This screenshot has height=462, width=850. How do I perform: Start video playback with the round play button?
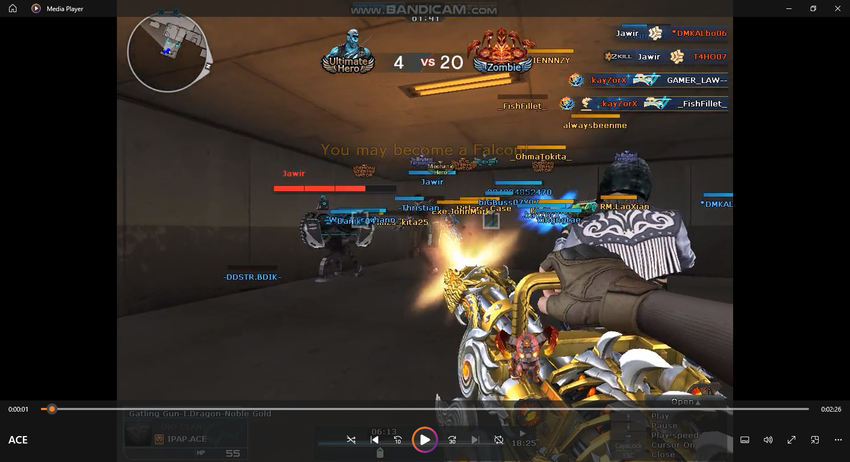coord(425,439)
